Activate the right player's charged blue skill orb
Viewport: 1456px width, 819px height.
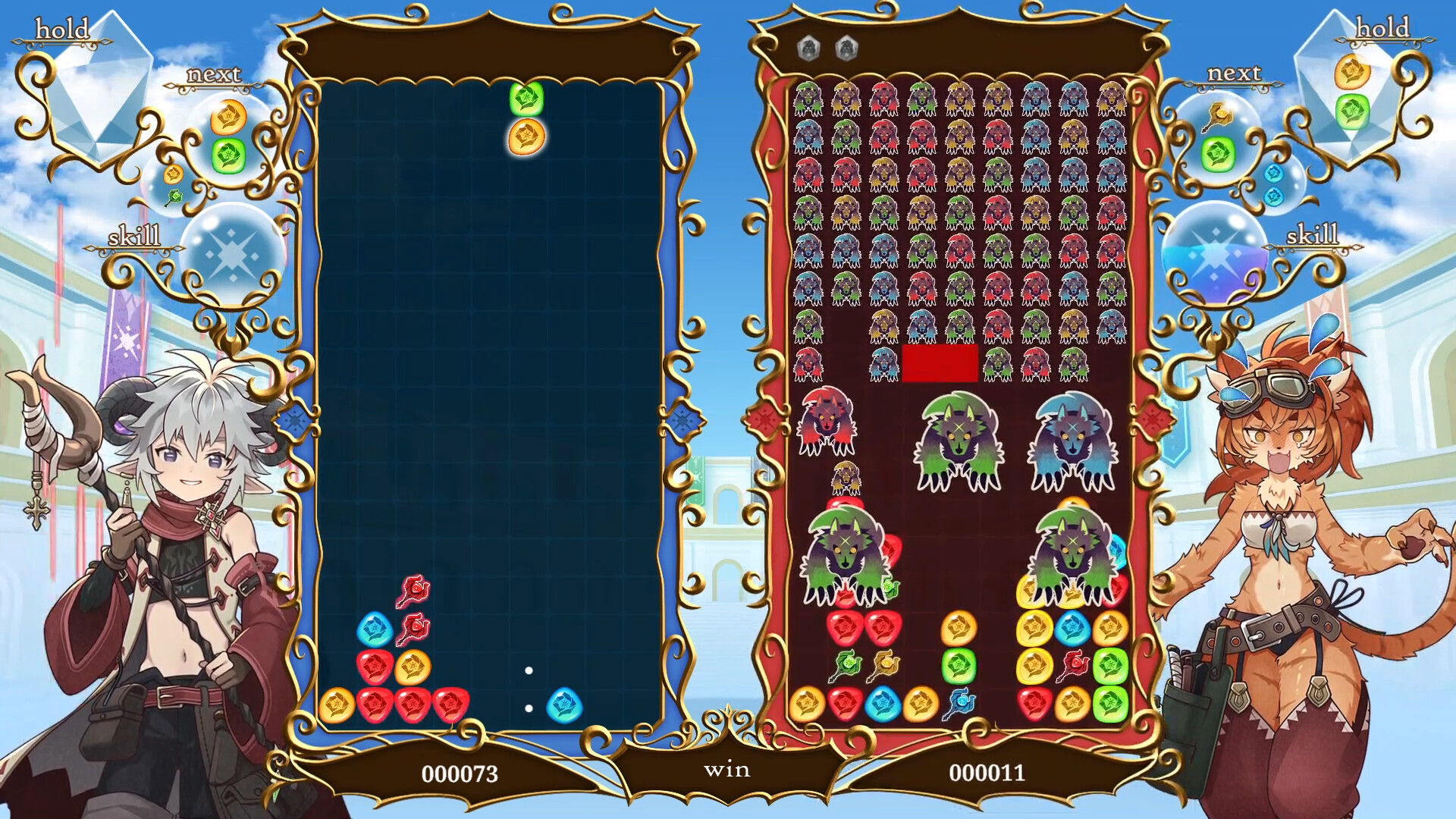[1217, 254]
